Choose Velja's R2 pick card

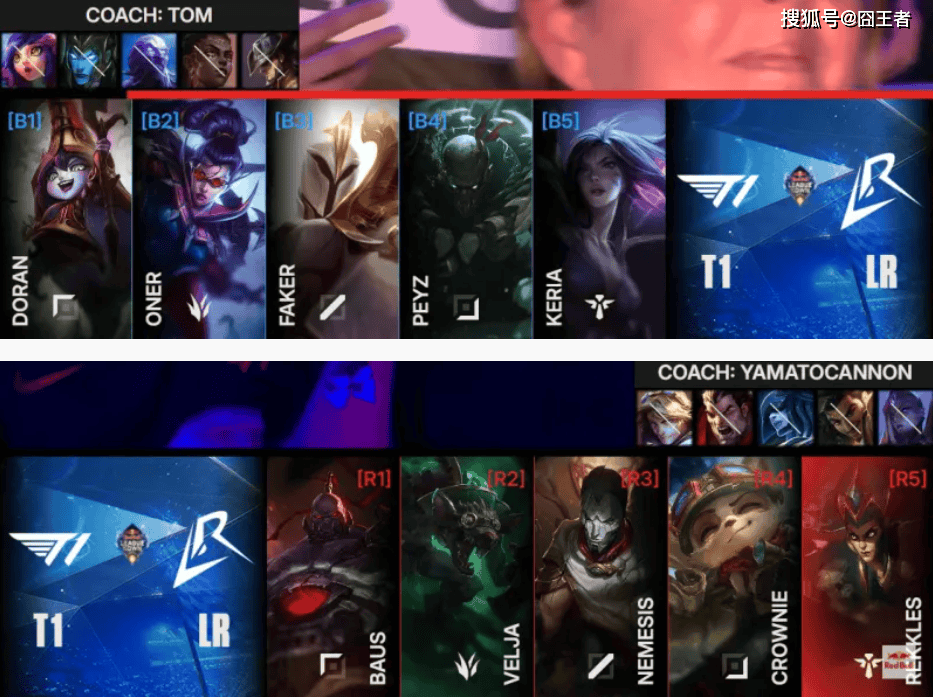pos(466,577)
